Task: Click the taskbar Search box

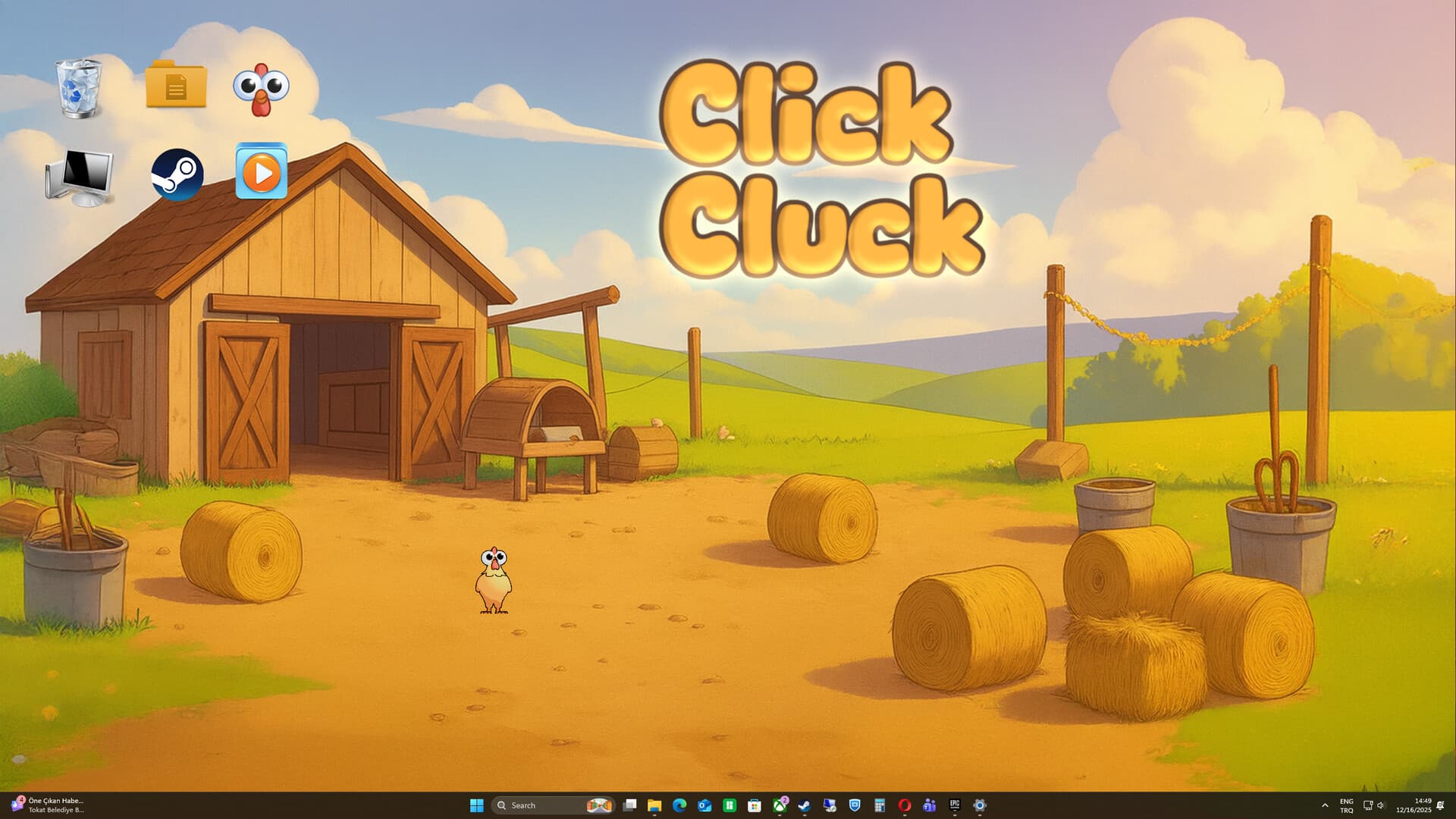Action: (531, 805)
